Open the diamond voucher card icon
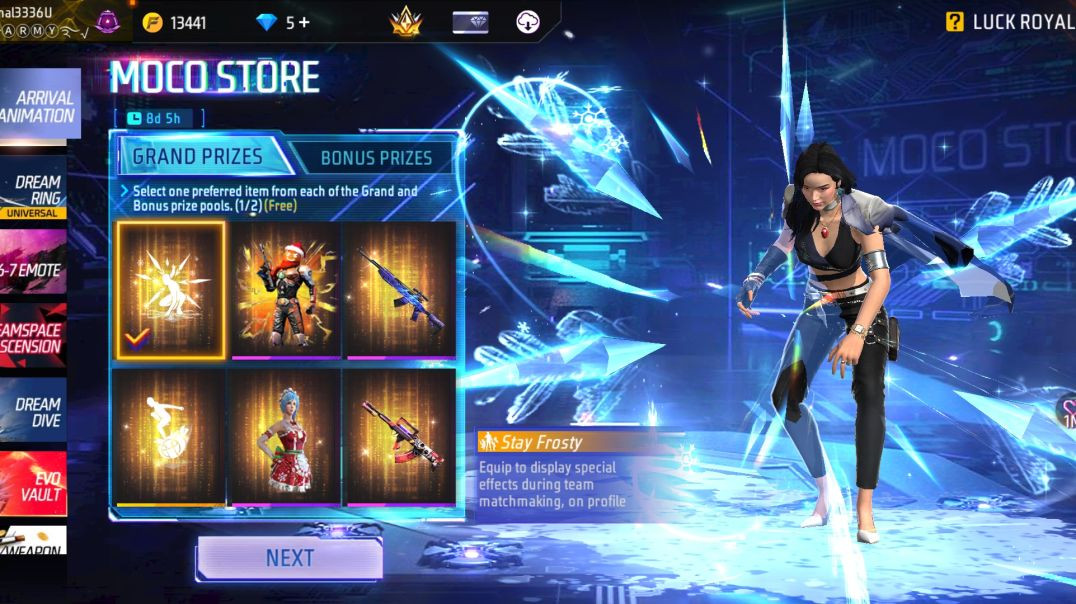Screen dimensions: 1076x604 pyautogui.click(x=470, y=22)
